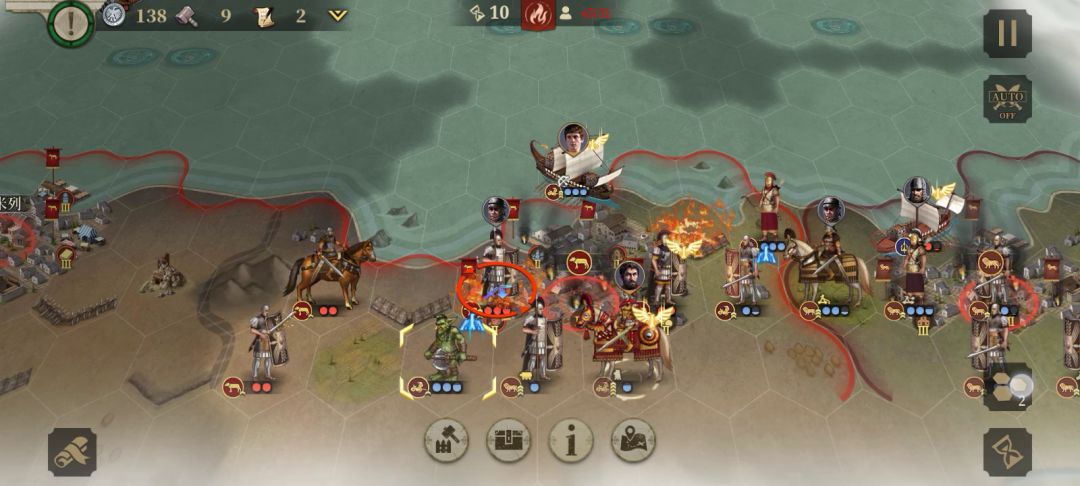Screen dimensions: 1080x486
Task: Open the scroll button in the corner
Action: [x=72, y=452]
